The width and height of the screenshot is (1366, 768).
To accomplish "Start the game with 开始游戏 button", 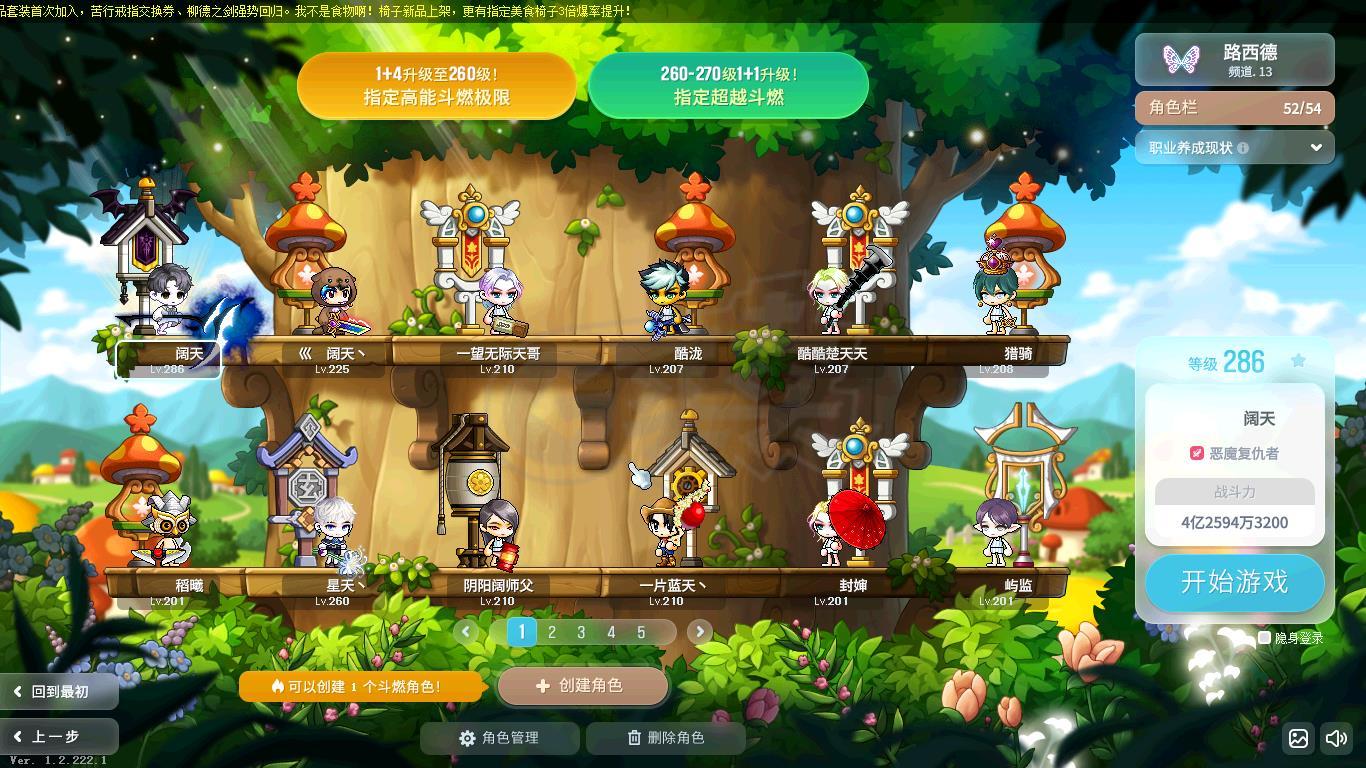I will pyautogui.click(x=1234, y=582).
